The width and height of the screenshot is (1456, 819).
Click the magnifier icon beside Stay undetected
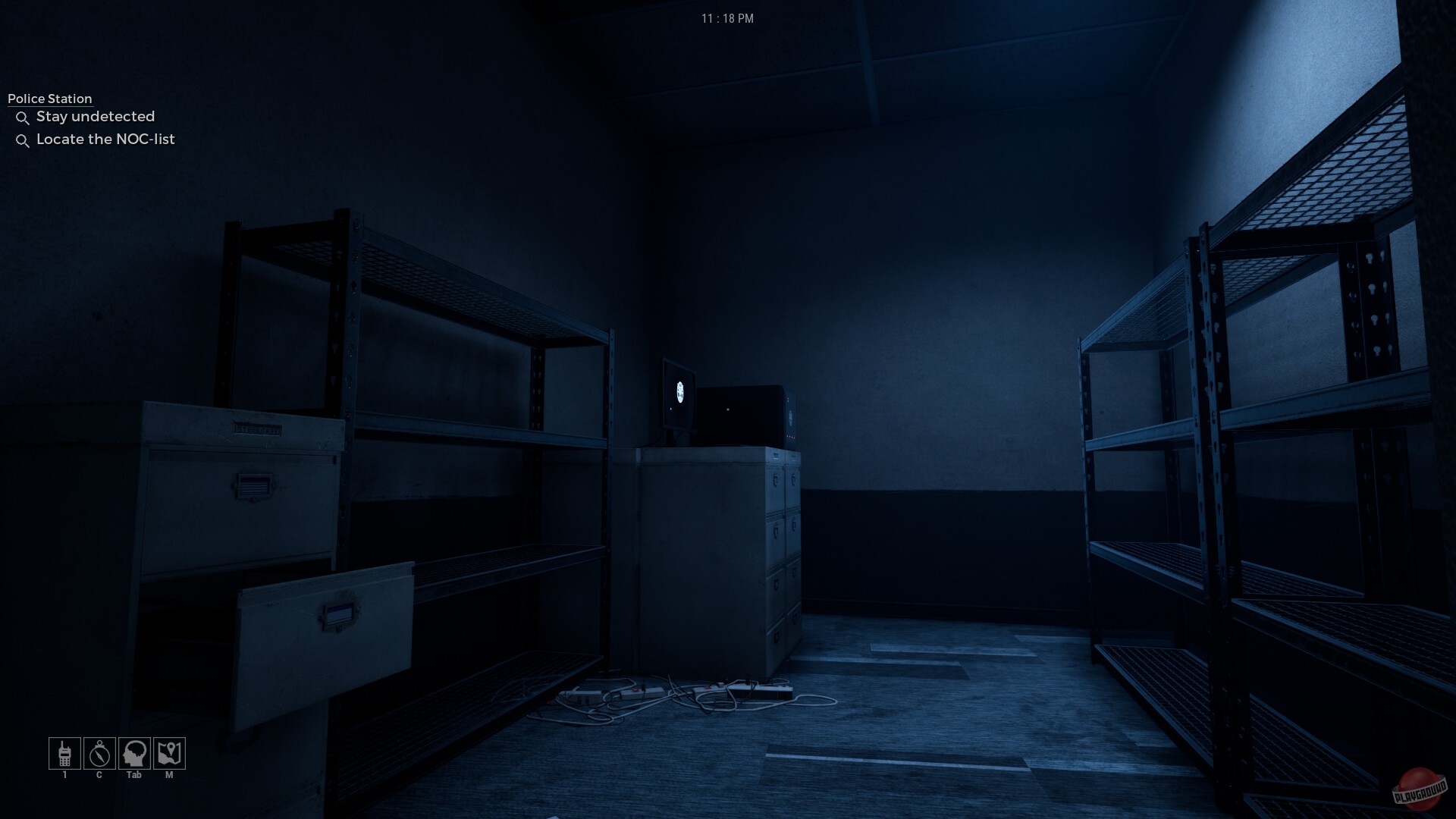(23, 118)
